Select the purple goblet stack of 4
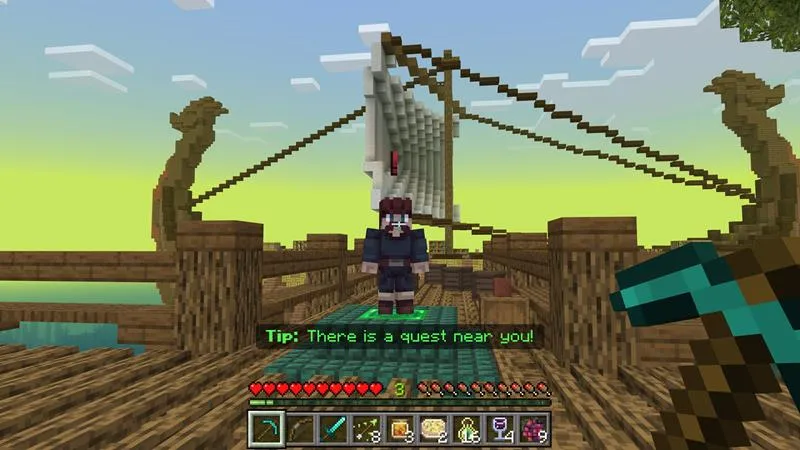This screenshot has width=800, height=450. click(x=502, y=429)
